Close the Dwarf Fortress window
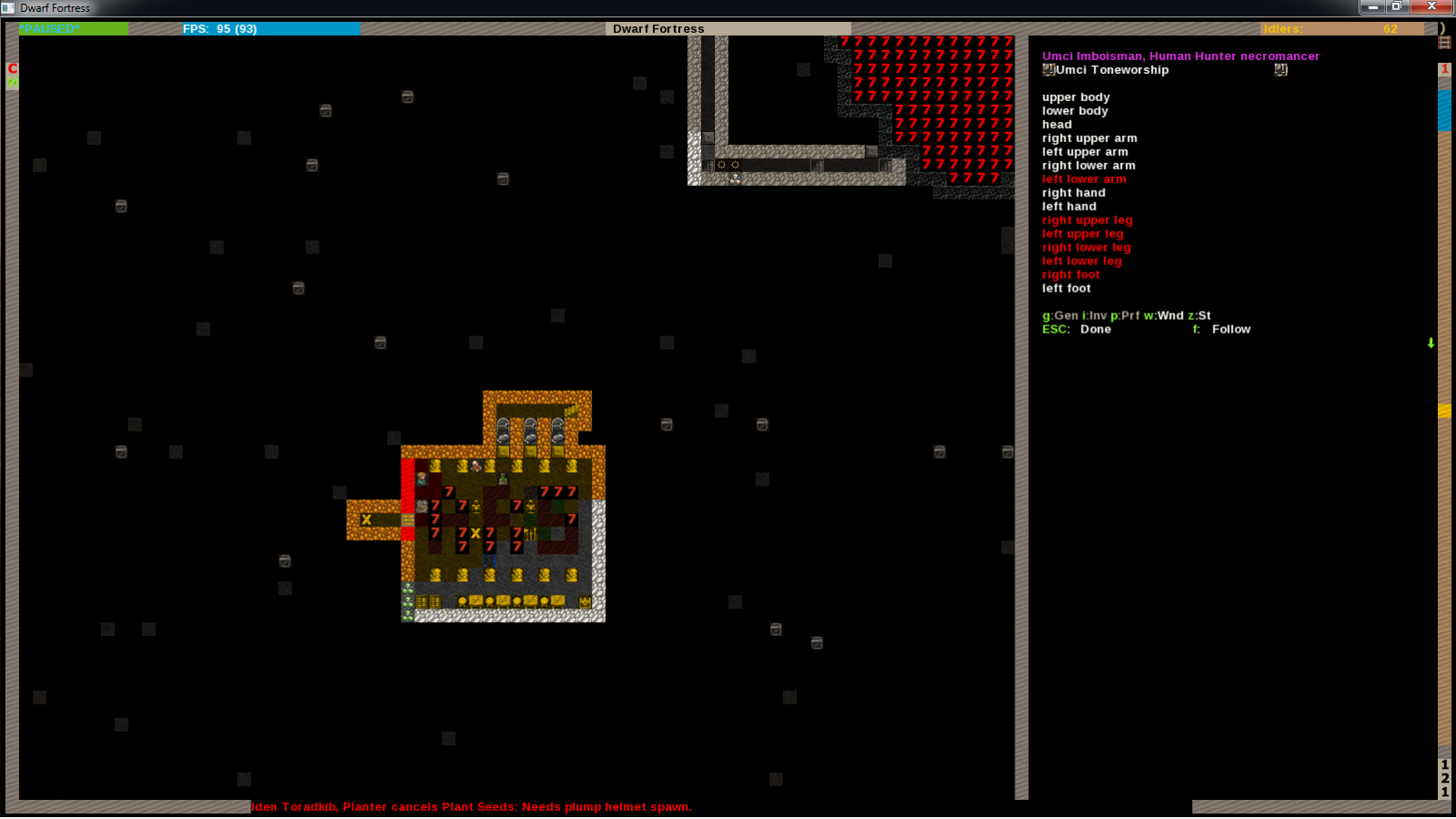Screen dimensions: 1456x819 (x=1432, y=6)
